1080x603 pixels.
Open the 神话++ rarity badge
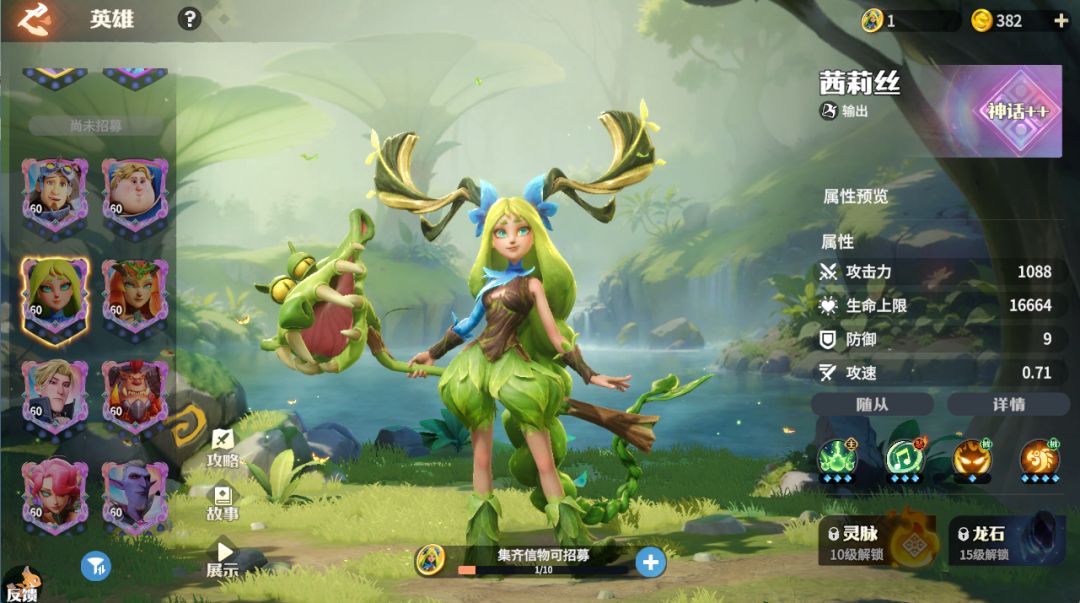coord(1018,111)
